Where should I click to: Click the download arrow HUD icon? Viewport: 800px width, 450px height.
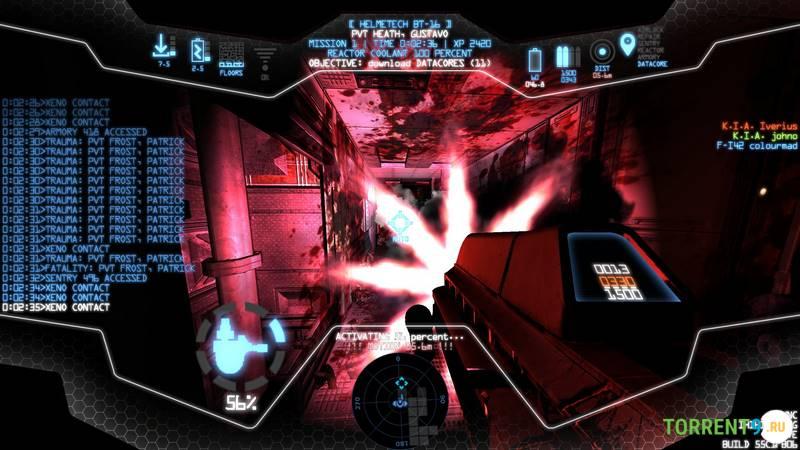point(162,47)
